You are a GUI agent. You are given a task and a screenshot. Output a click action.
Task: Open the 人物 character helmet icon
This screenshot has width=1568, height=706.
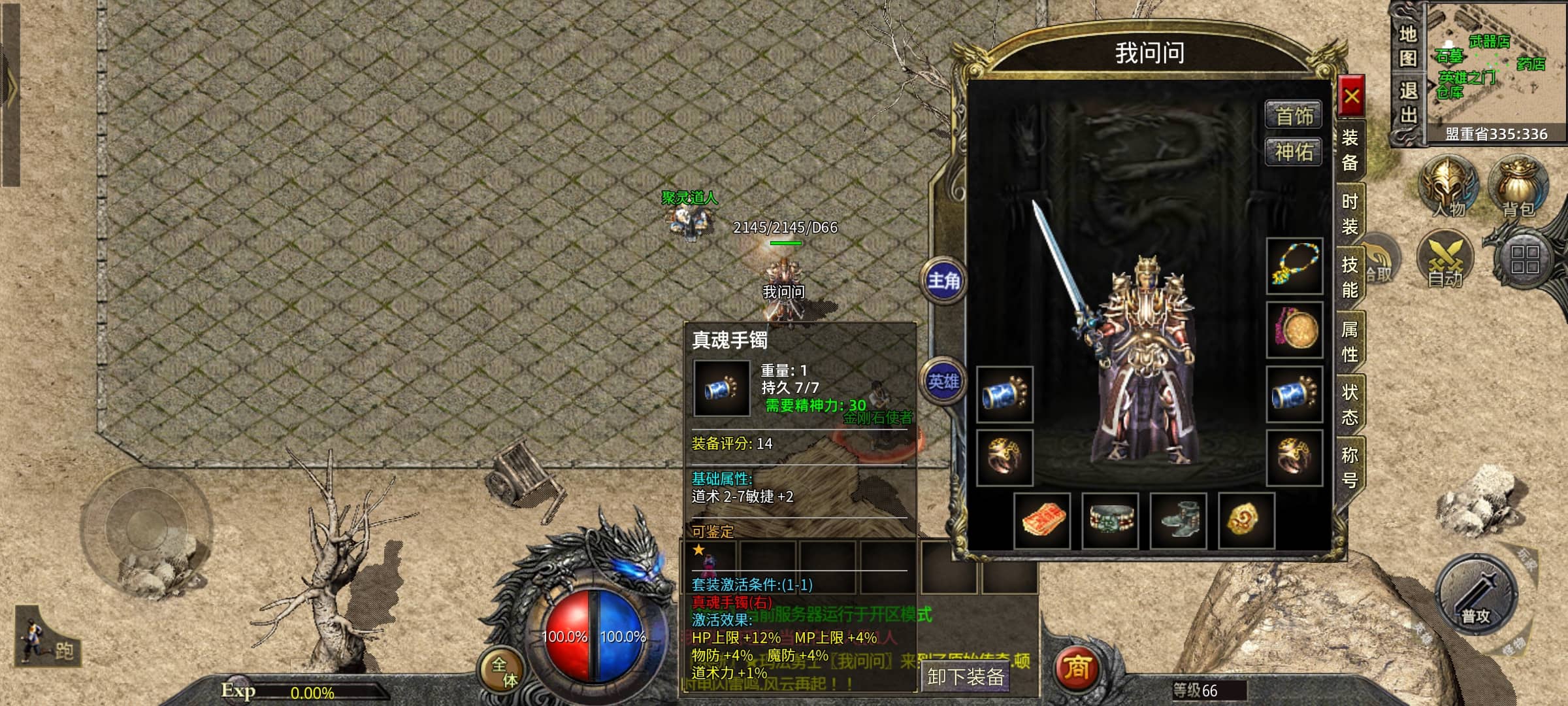tap(1448, 186)
